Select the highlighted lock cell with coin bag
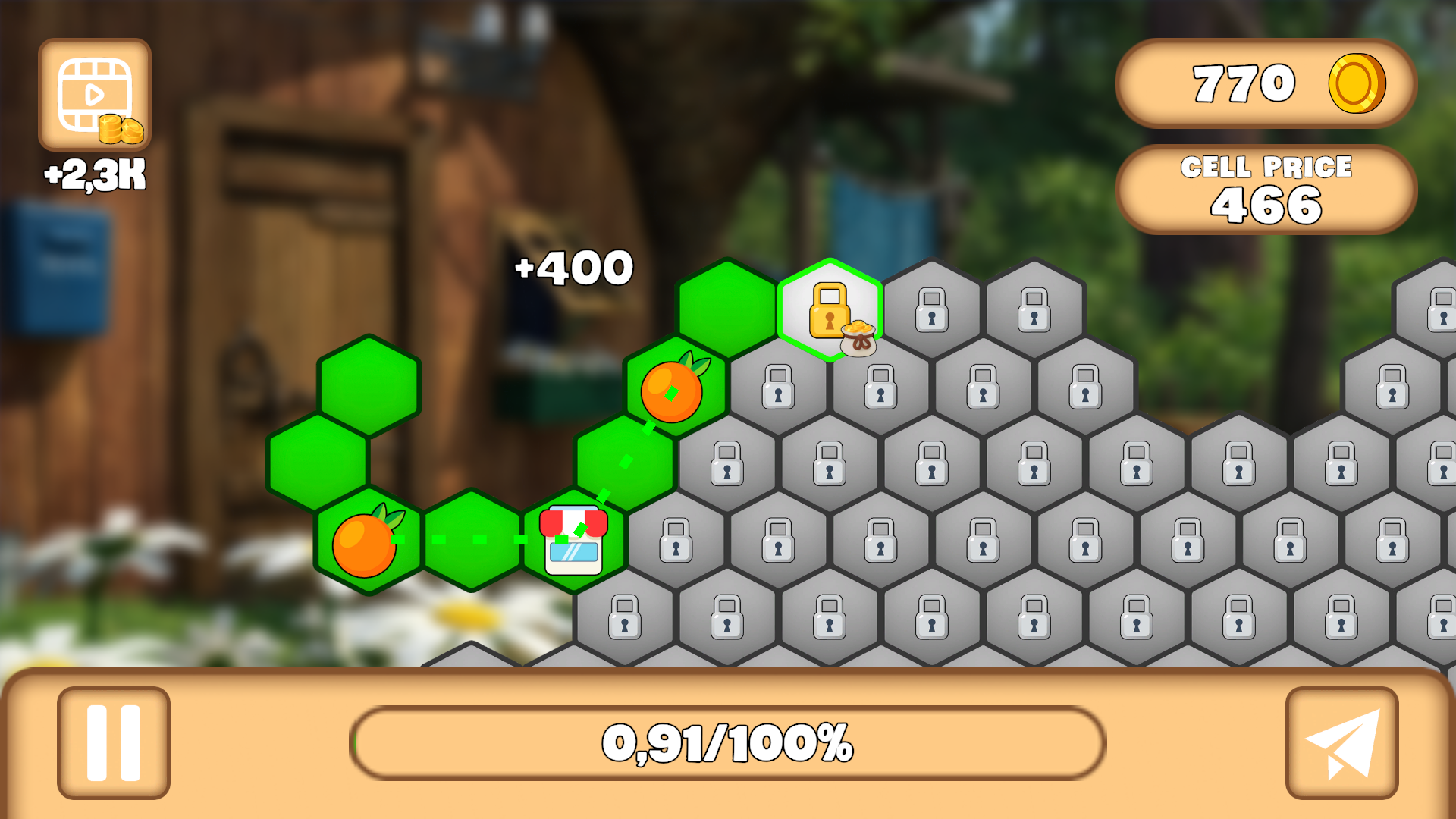Viewport: 1456px width, 819px height. click(830, 311)
